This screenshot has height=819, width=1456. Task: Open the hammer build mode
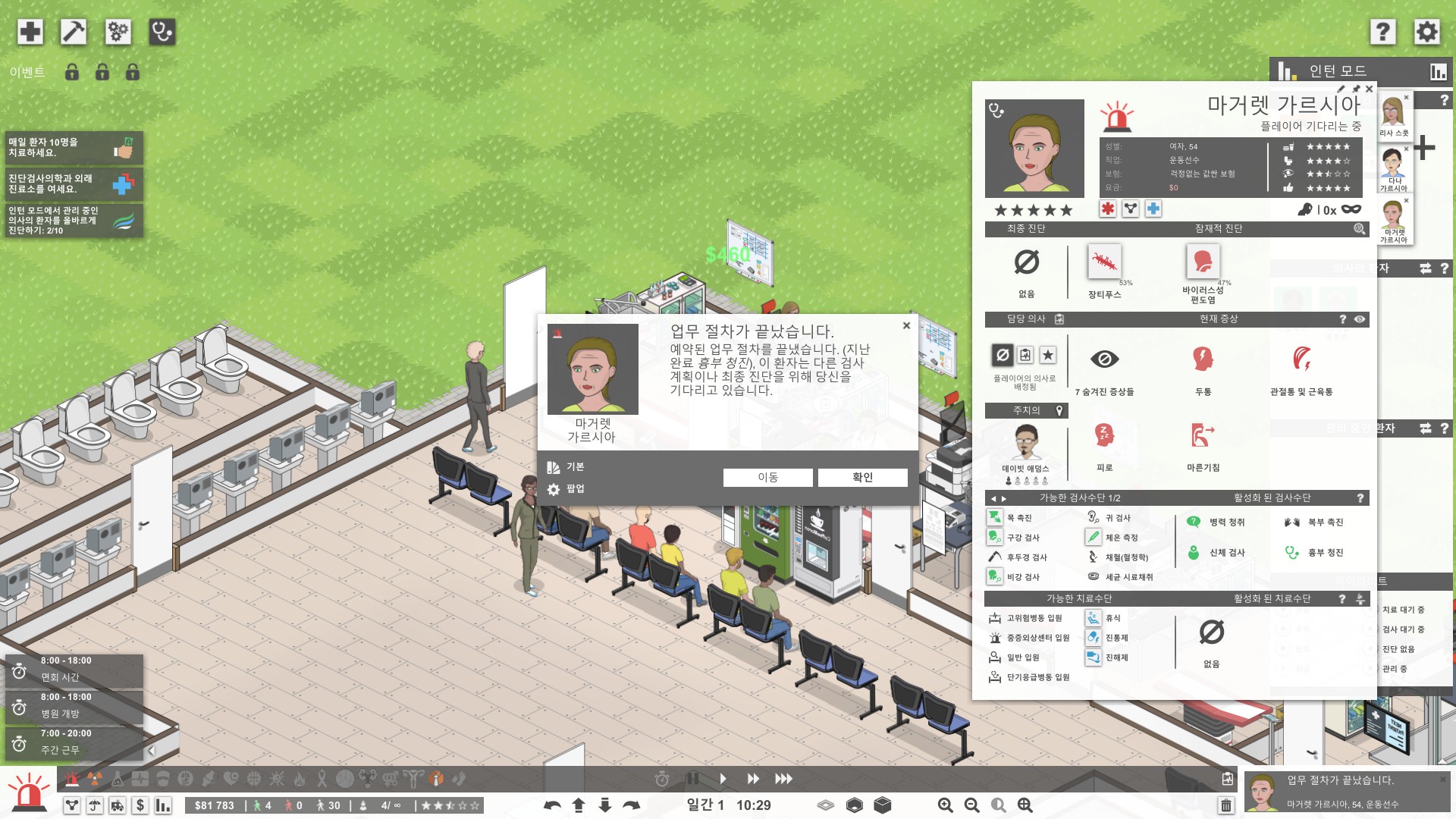(x=74, y=32)
